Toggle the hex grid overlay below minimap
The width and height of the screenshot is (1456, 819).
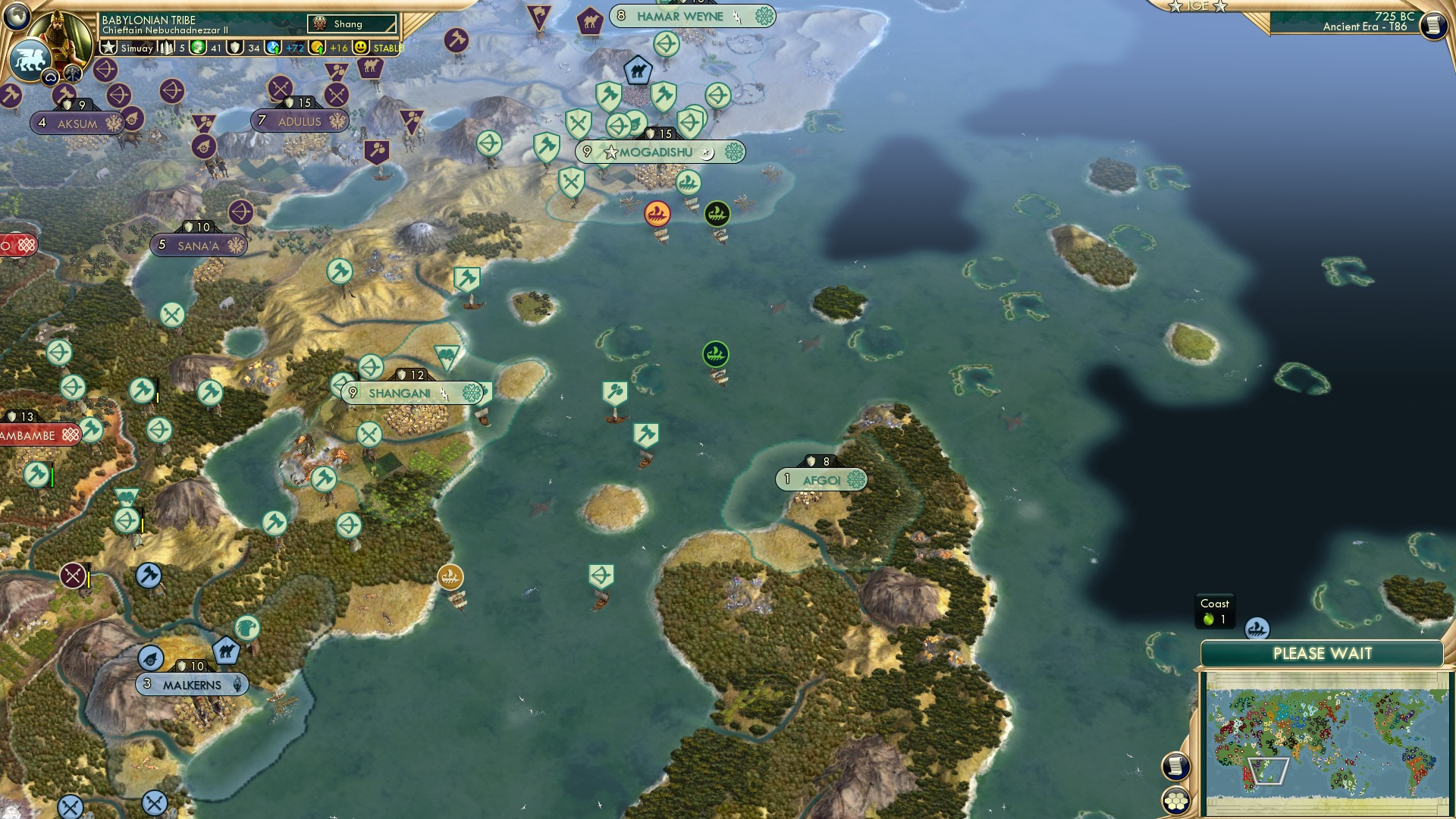pyautogui.click(x=1175, y=800)
